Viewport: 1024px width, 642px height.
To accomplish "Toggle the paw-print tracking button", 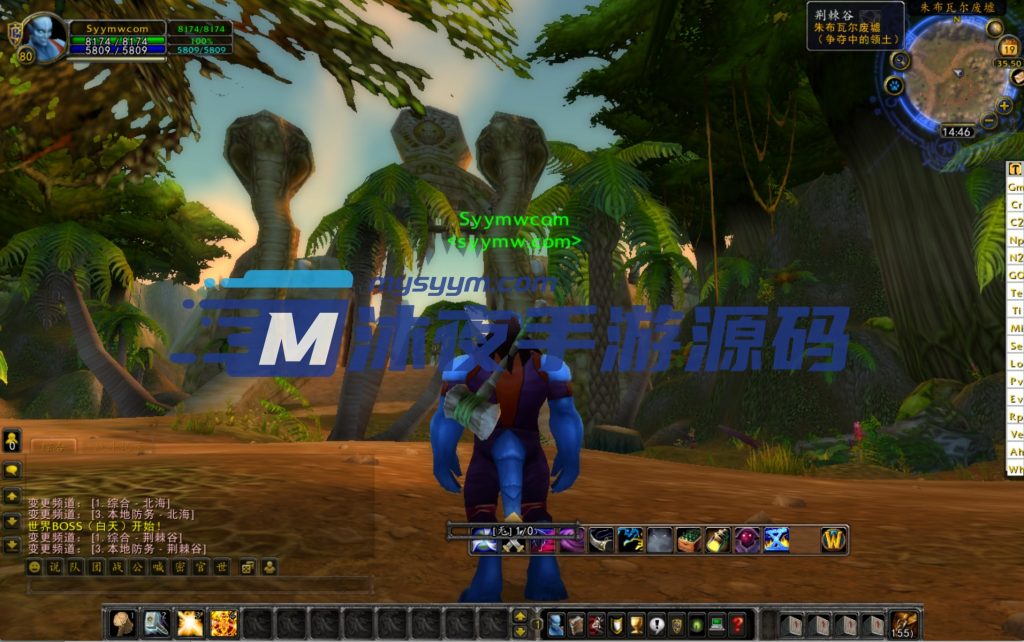I will [894, 86].
